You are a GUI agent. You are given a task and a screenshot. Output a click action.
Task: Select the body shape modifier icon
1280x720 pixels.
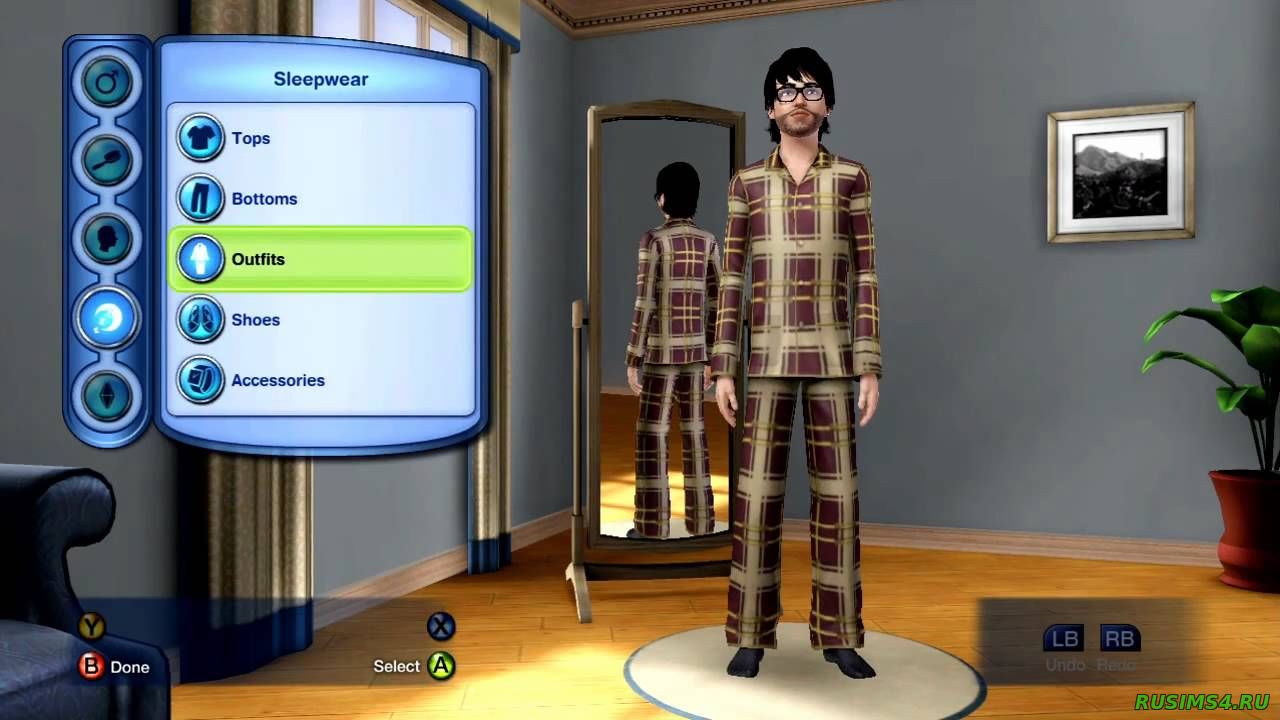(108, 396)
